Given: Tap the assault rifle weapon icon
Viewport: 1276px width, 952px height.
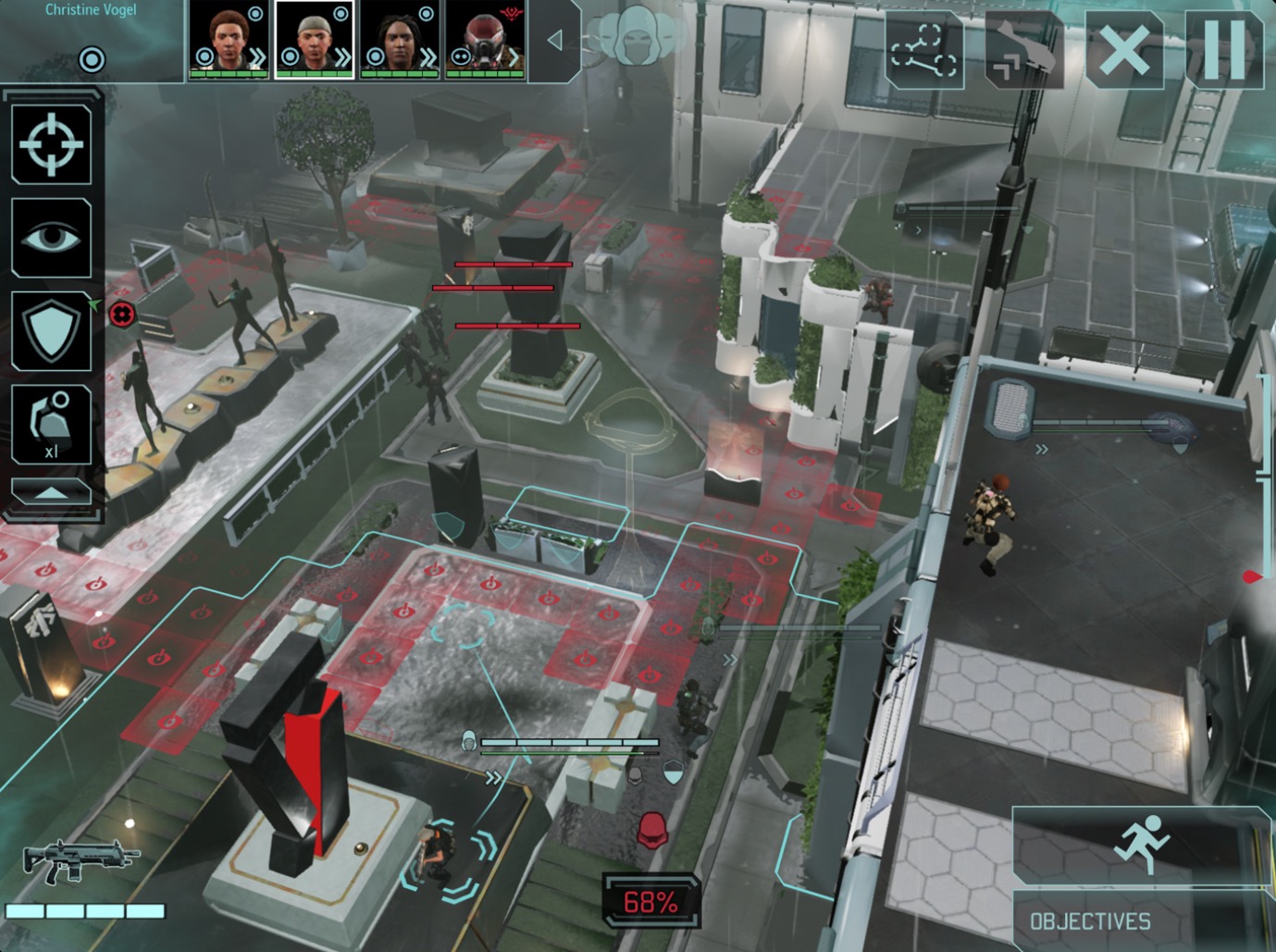Looking at the screenshot, I should pos(80,861).
